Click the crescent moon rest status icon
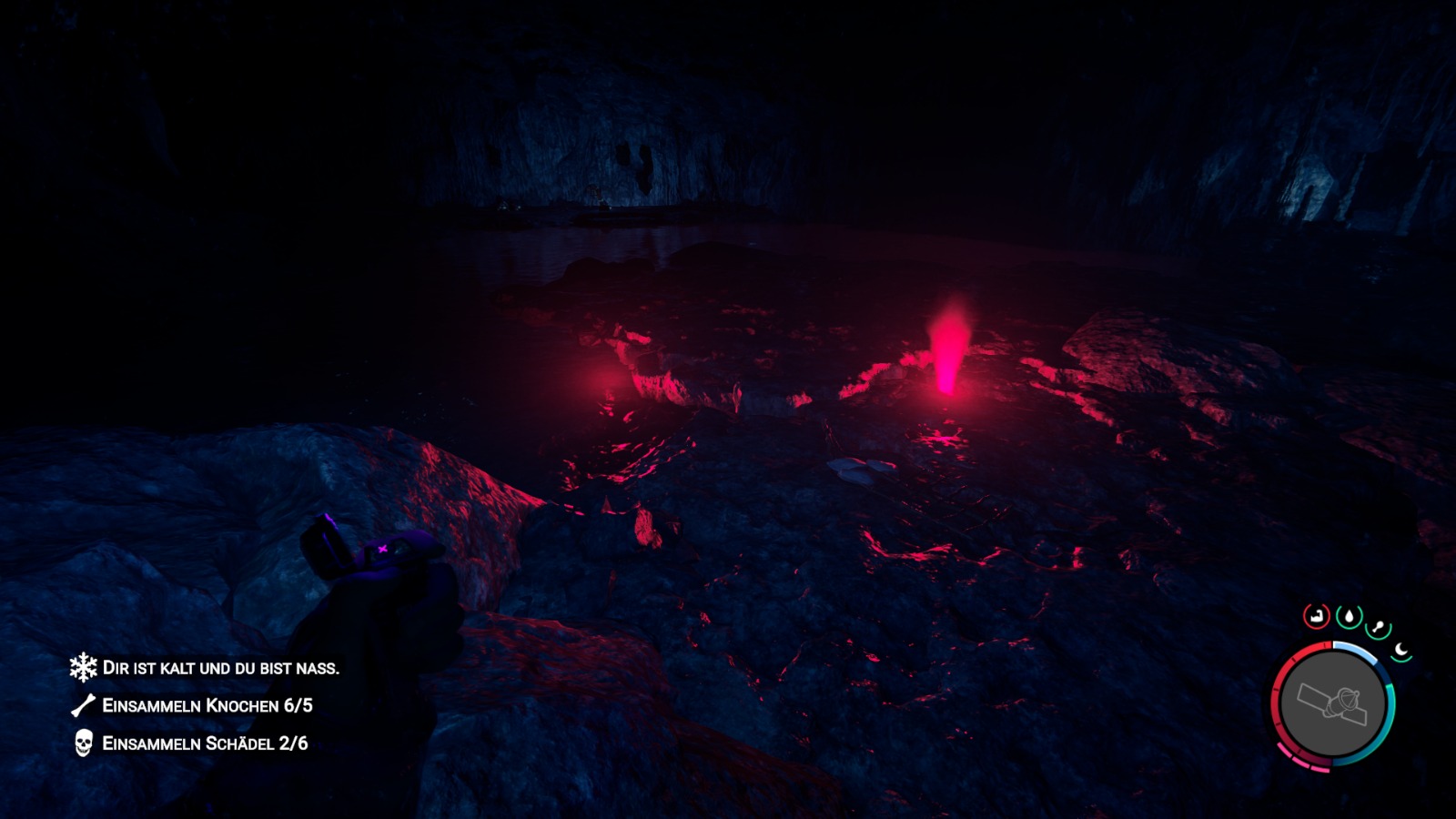Image resolution: width=1456 pixels, height=819 pixels. pos(1401,651)
